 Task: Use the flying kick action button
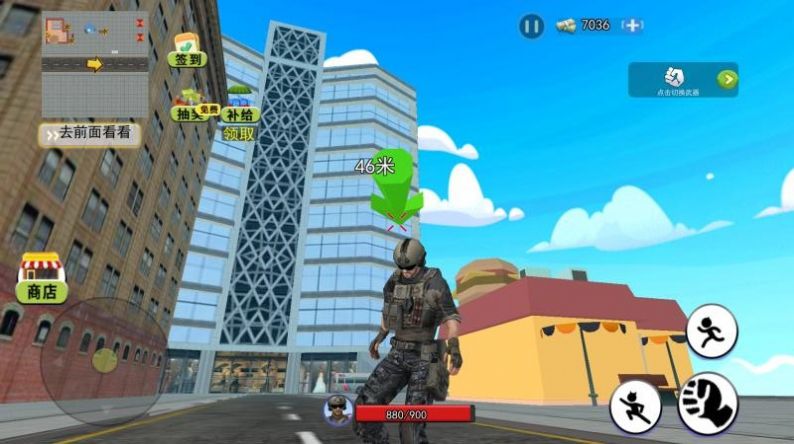tap(636, 407)
